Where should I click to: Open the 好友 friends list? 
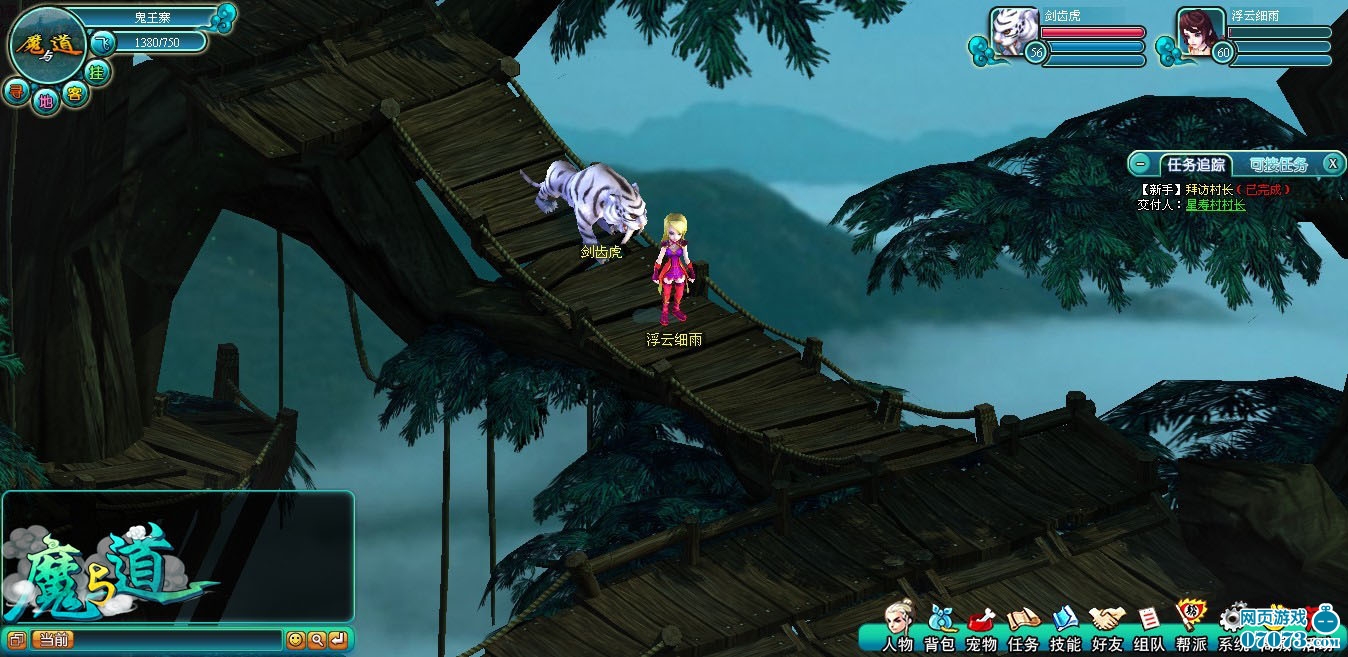click(1107, 627)
